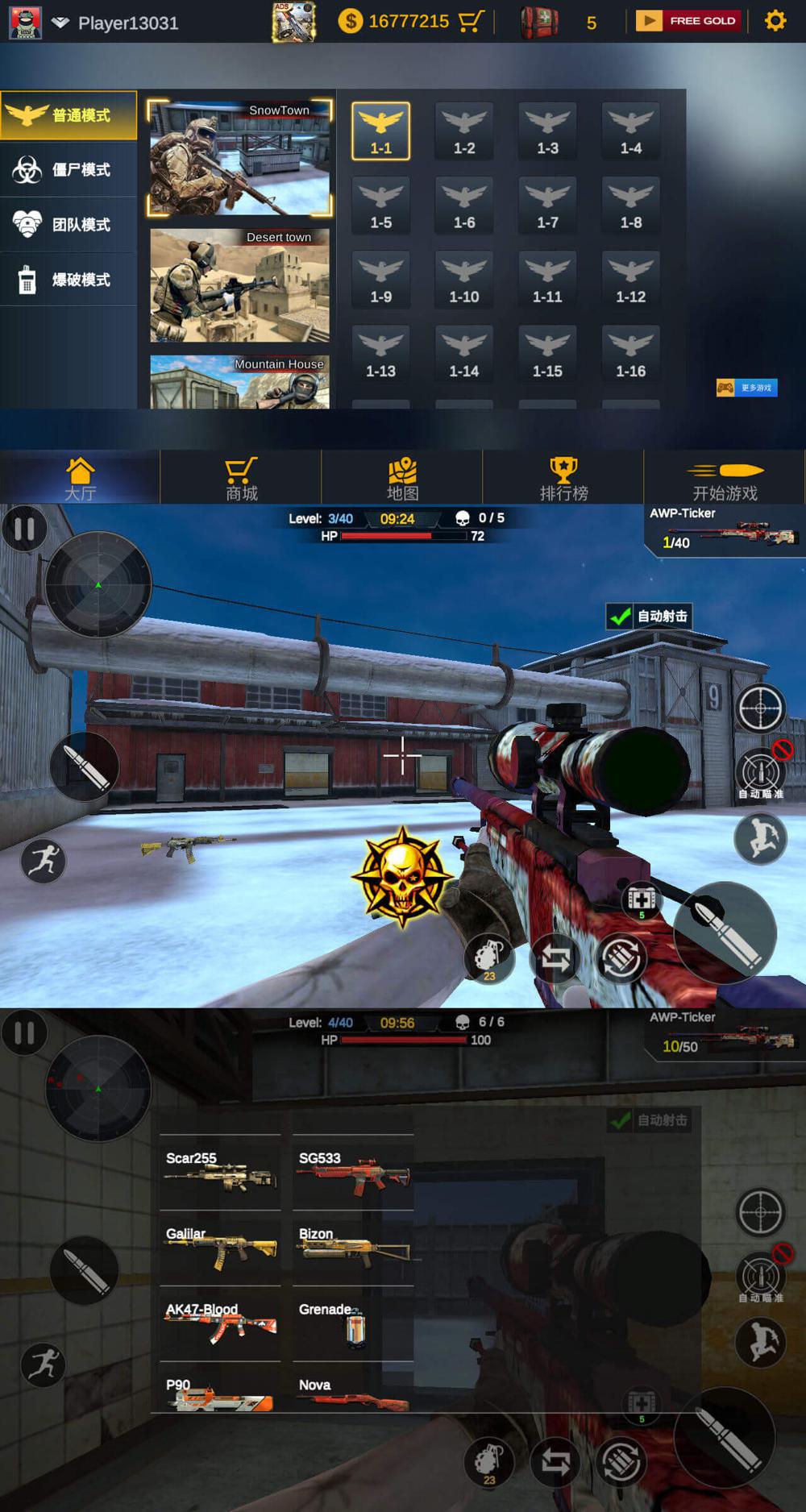The image size is (806, 1512).
Task: Open the 更多游戏 more games link
Action: (x=747, y=388)
